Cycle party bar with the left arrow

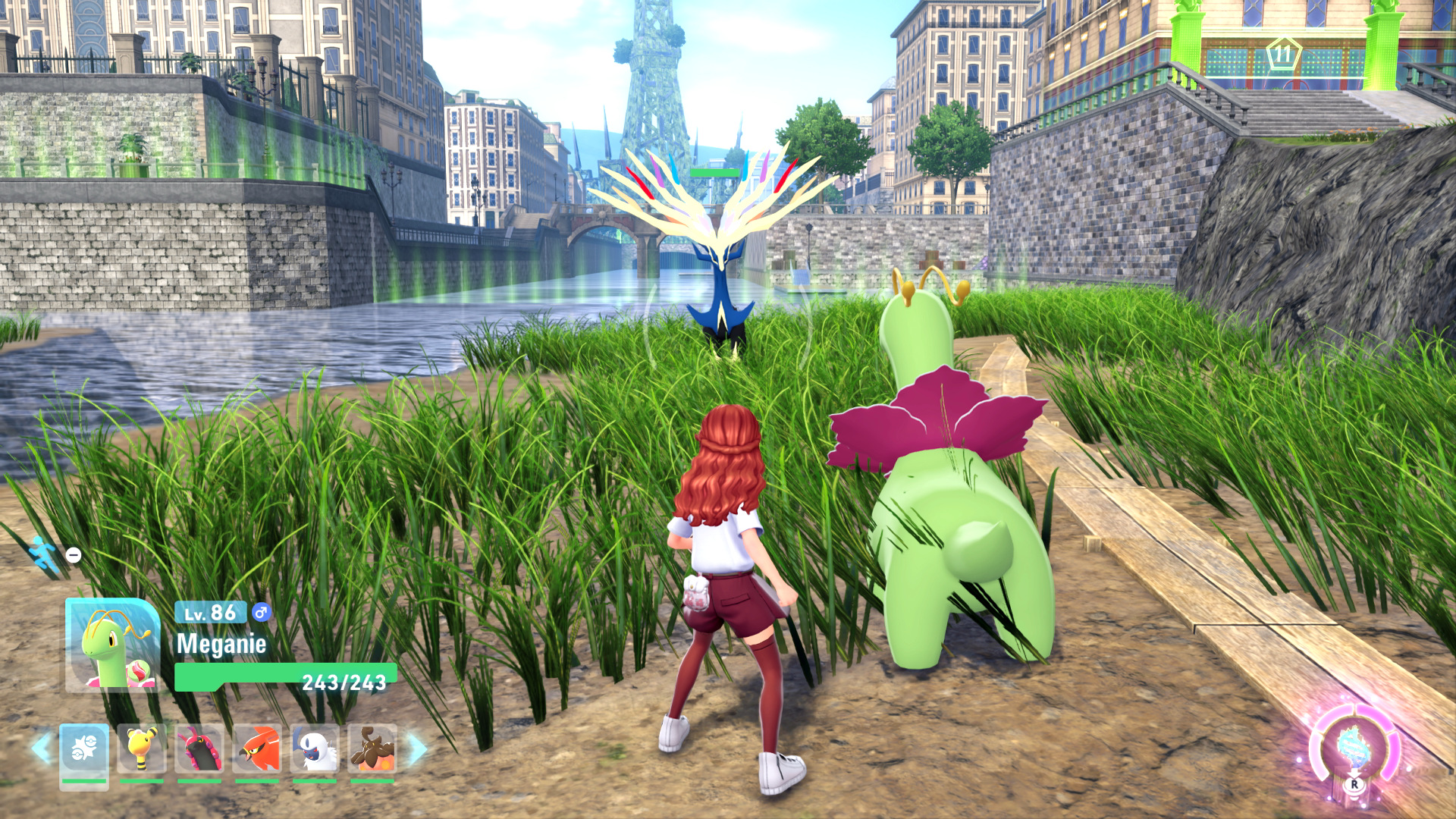click(x=41, y=748)
